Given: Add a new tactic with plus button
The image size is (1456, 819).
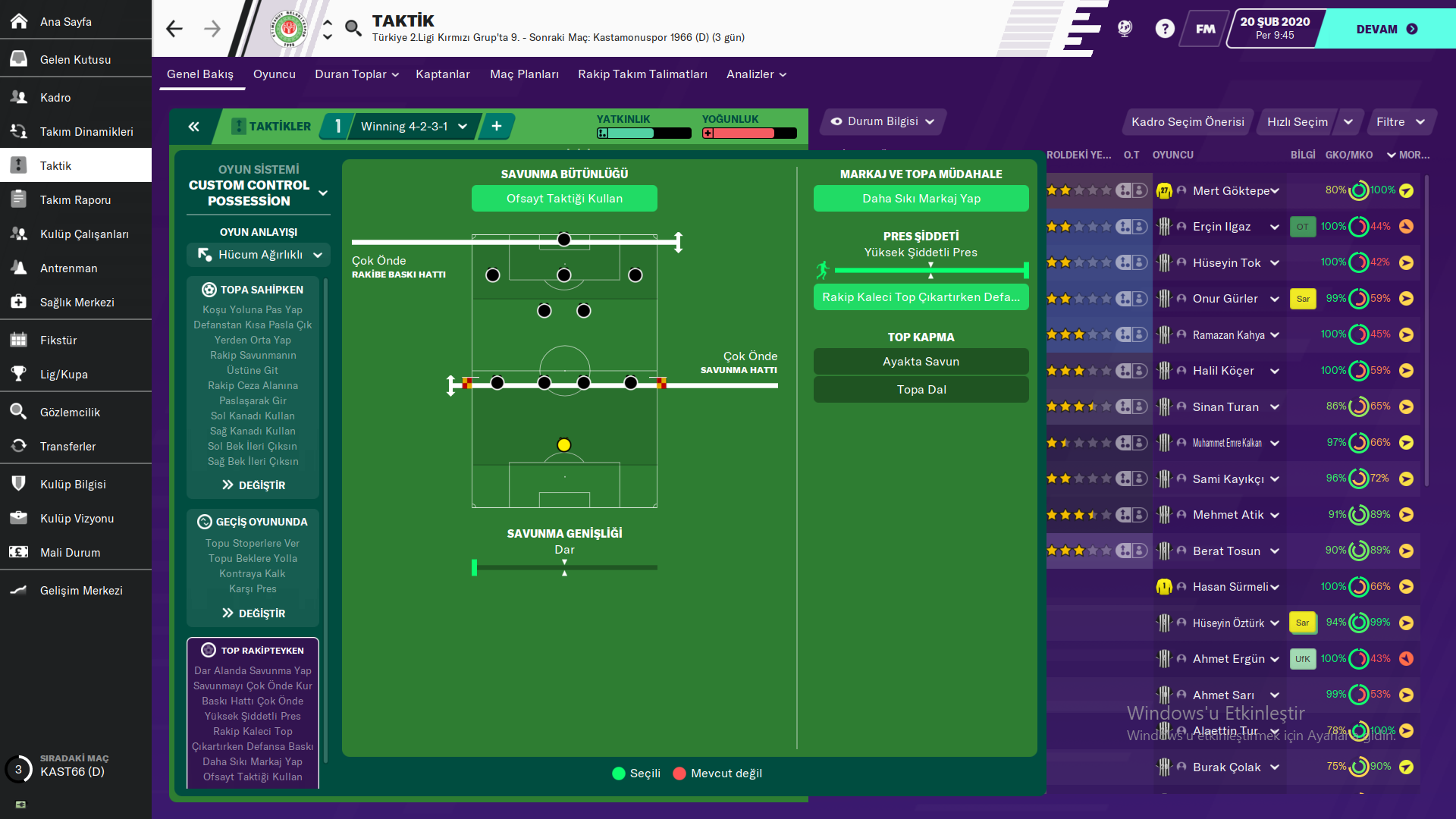Looking at the screenshot, I should [497, 127].
